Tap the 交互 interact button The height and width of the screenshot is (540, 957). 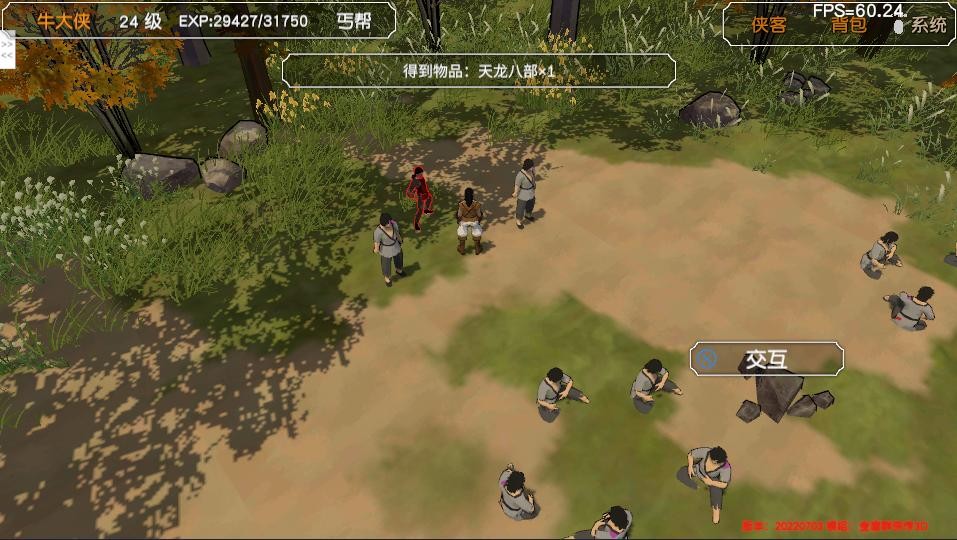[x=766, y=360]
